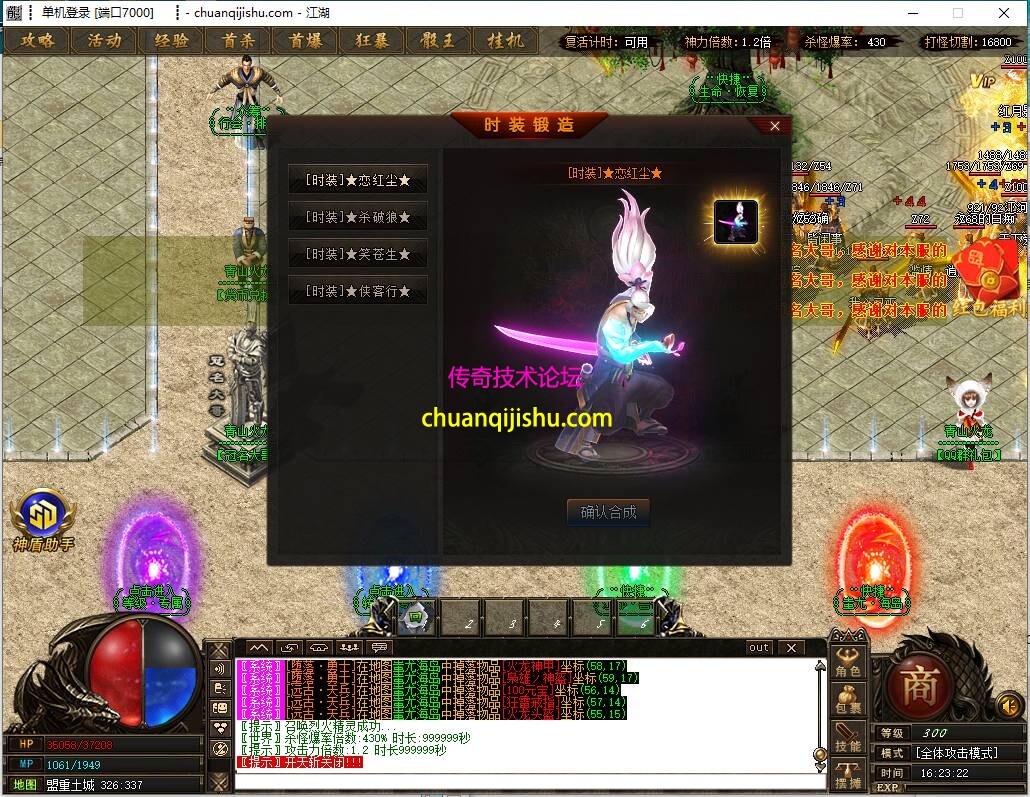Open the 神盾助手 helper icon
The image size is (1030, 797).
click(x=43, y=520)
